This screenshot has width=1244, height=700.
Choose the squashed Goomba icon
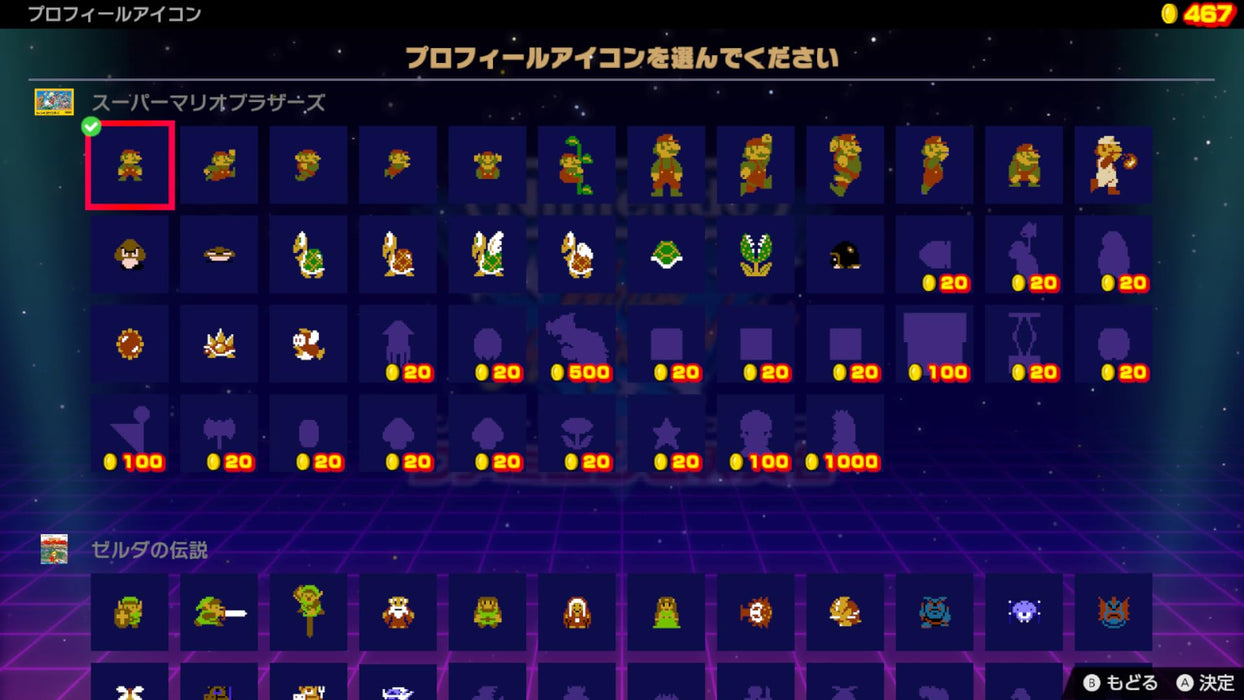pyautogui.click(x=219, y=255)
